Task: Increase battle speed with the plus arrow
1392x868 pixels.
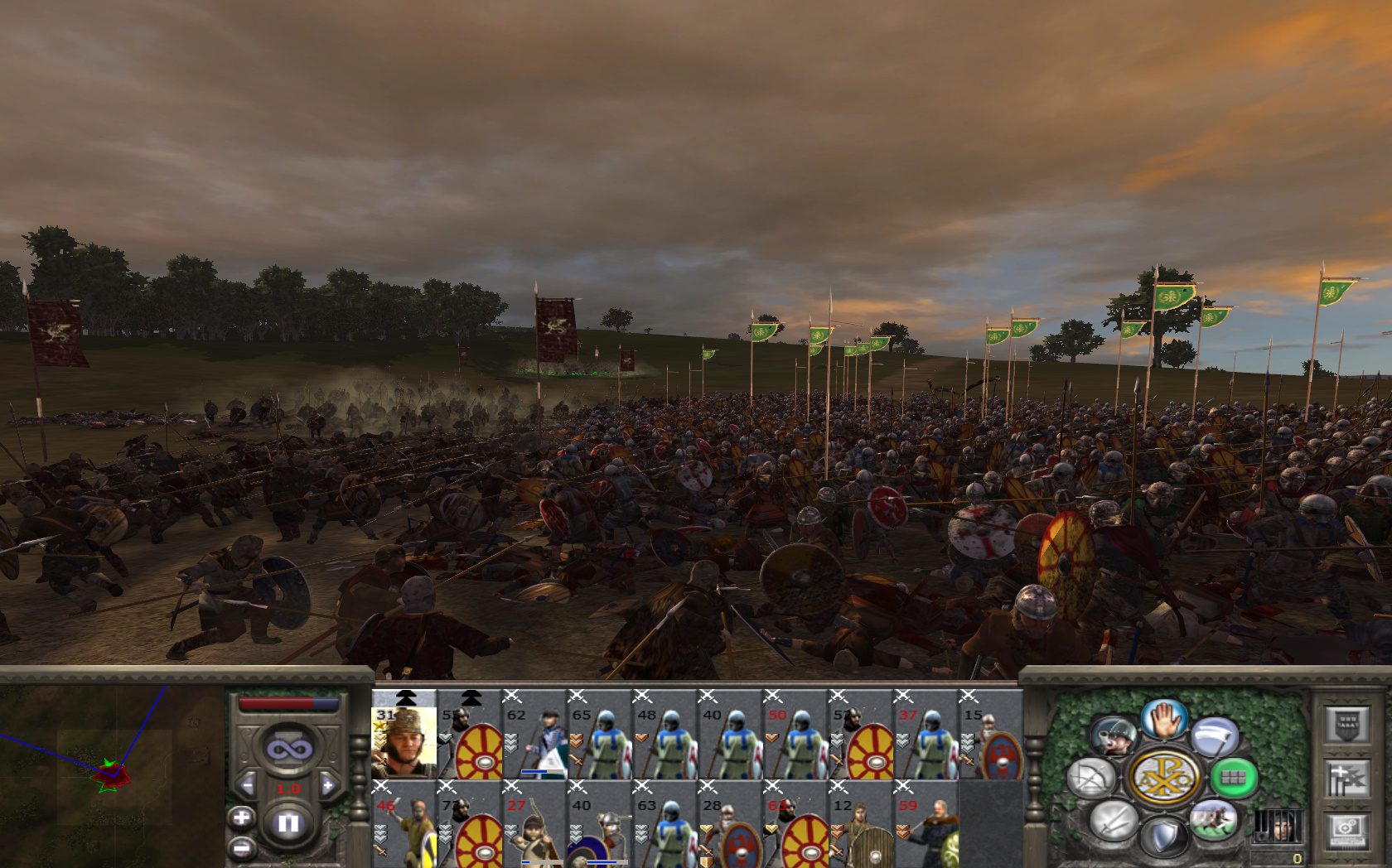Action: [328, 785]
